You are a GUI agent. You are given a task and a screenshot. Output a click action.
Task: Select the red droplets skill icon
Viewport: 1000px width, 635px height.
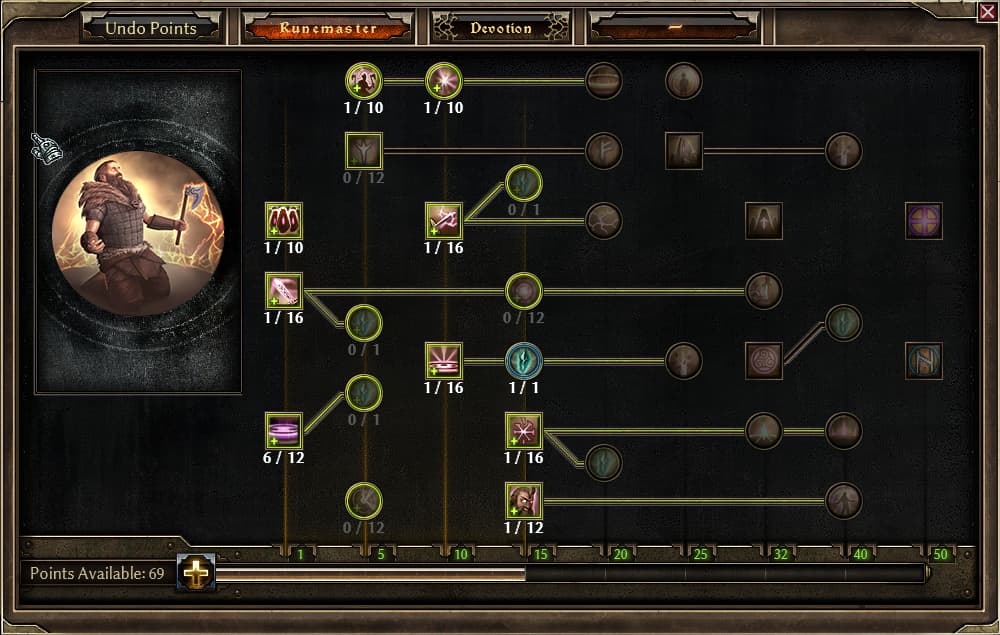click(x=284, y=221)
